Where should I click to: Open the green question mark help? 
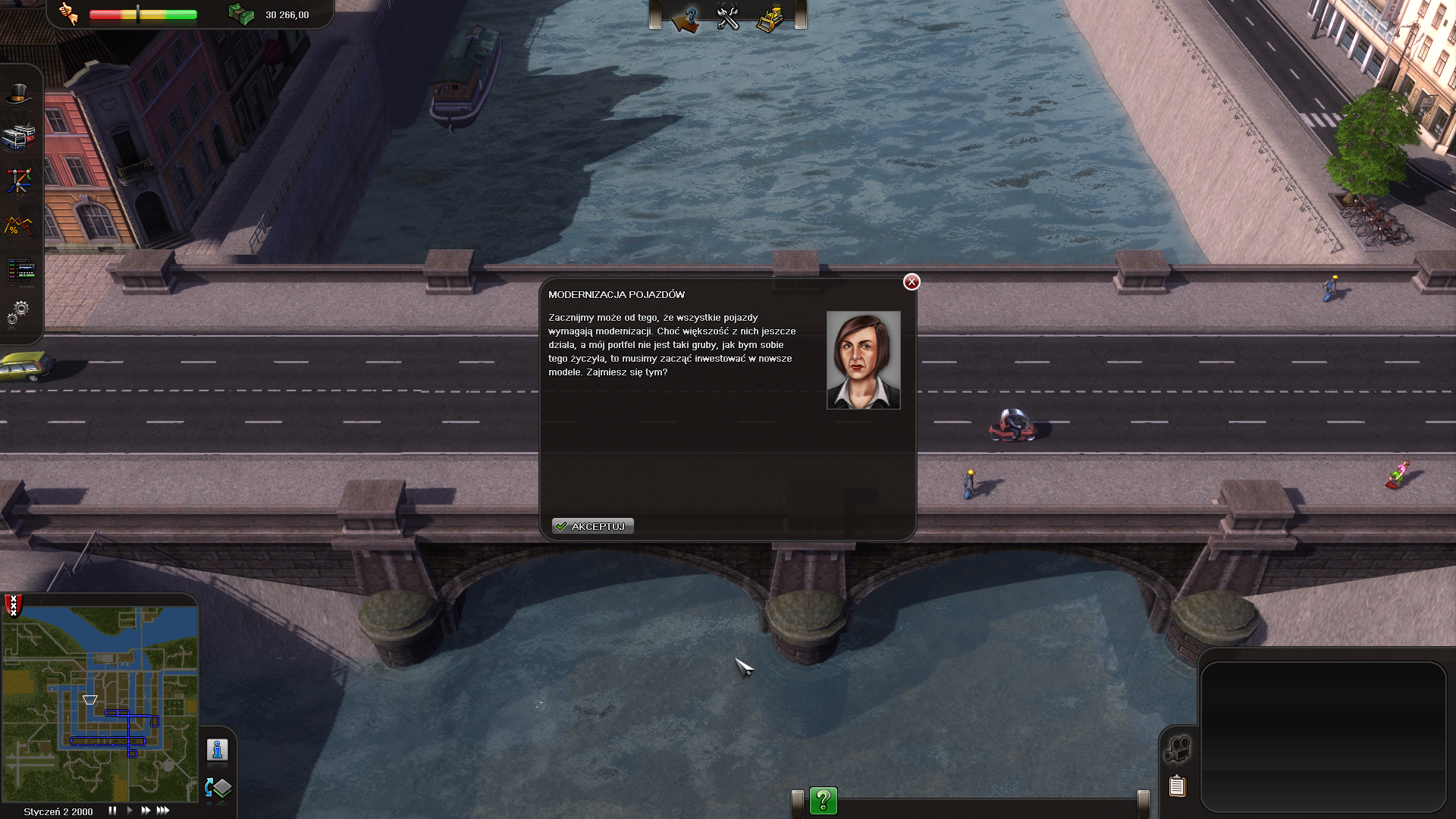tap(823, 800)
